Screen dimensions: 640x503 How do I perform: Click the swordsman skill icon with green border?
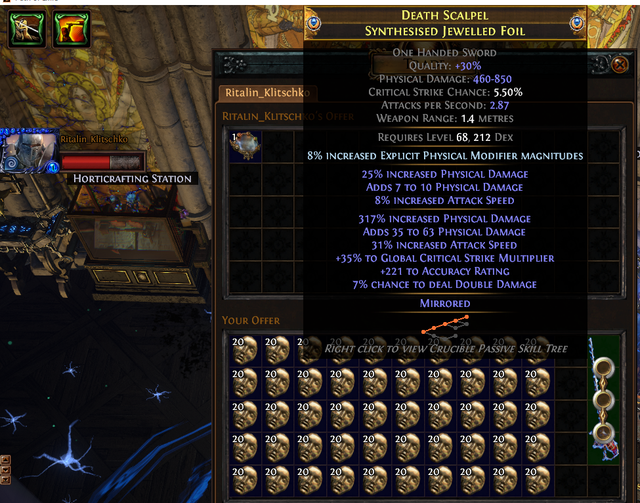point(24,29)
